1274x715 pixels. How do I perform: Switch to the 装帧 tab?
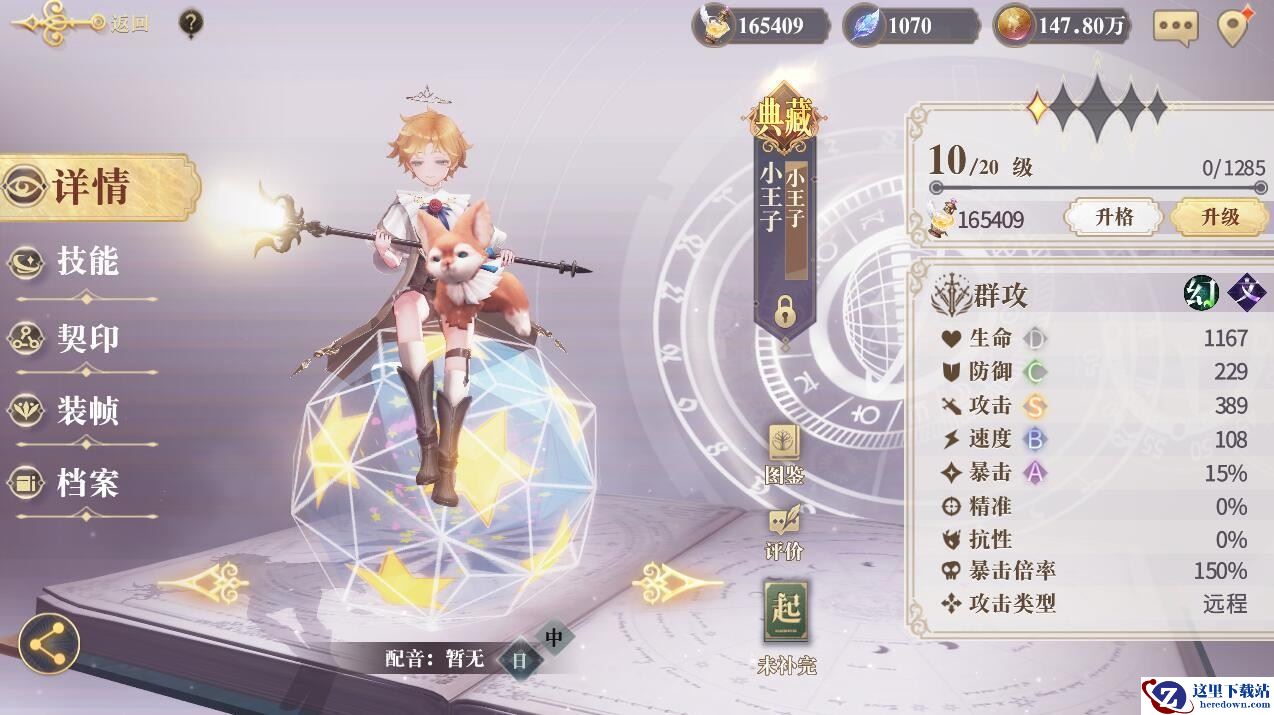pyautogui.click(x=85, y=410)
